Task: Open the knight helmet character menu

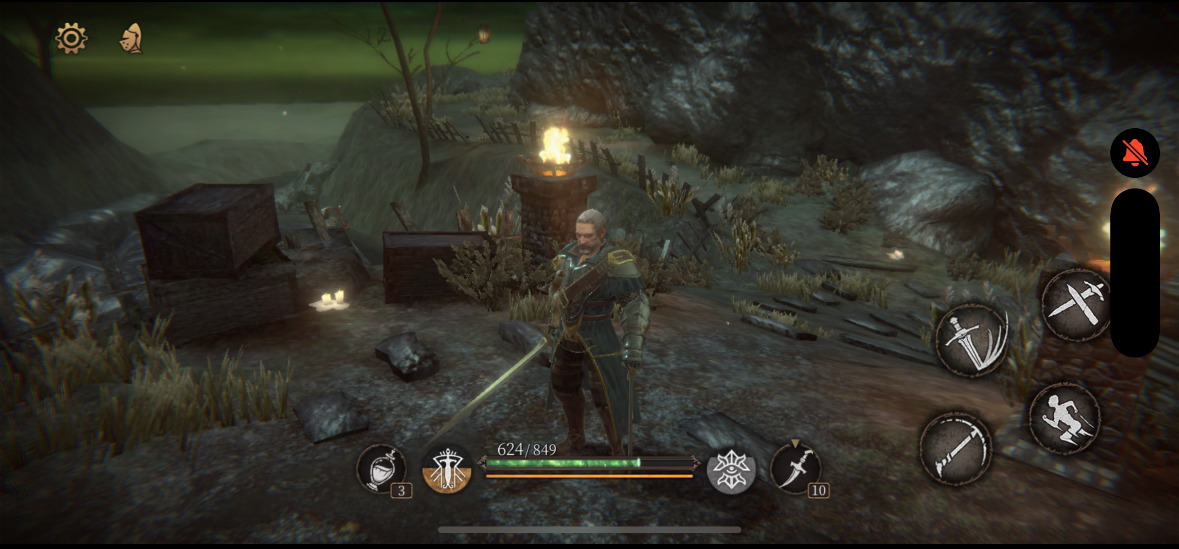Action: click(131, 39)
